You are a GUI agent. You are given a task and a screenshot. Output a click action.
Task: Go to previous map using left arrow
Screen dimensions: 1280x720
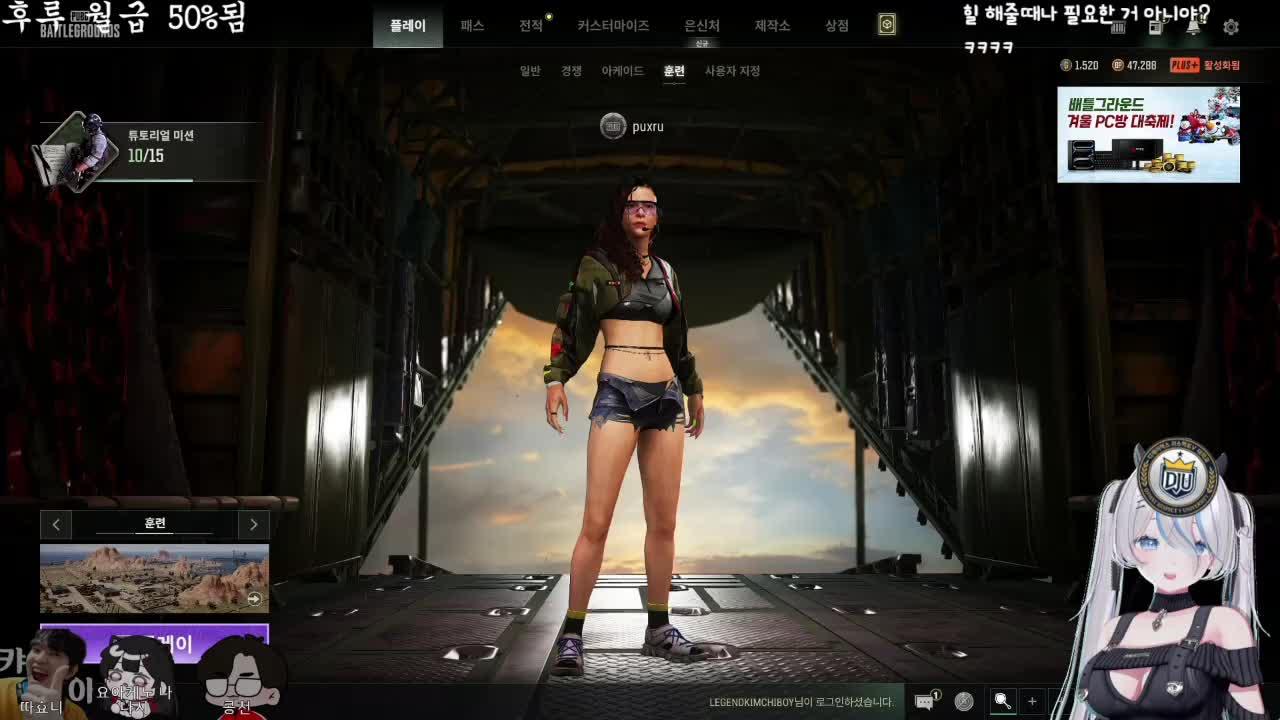click(x=56, y=524)
